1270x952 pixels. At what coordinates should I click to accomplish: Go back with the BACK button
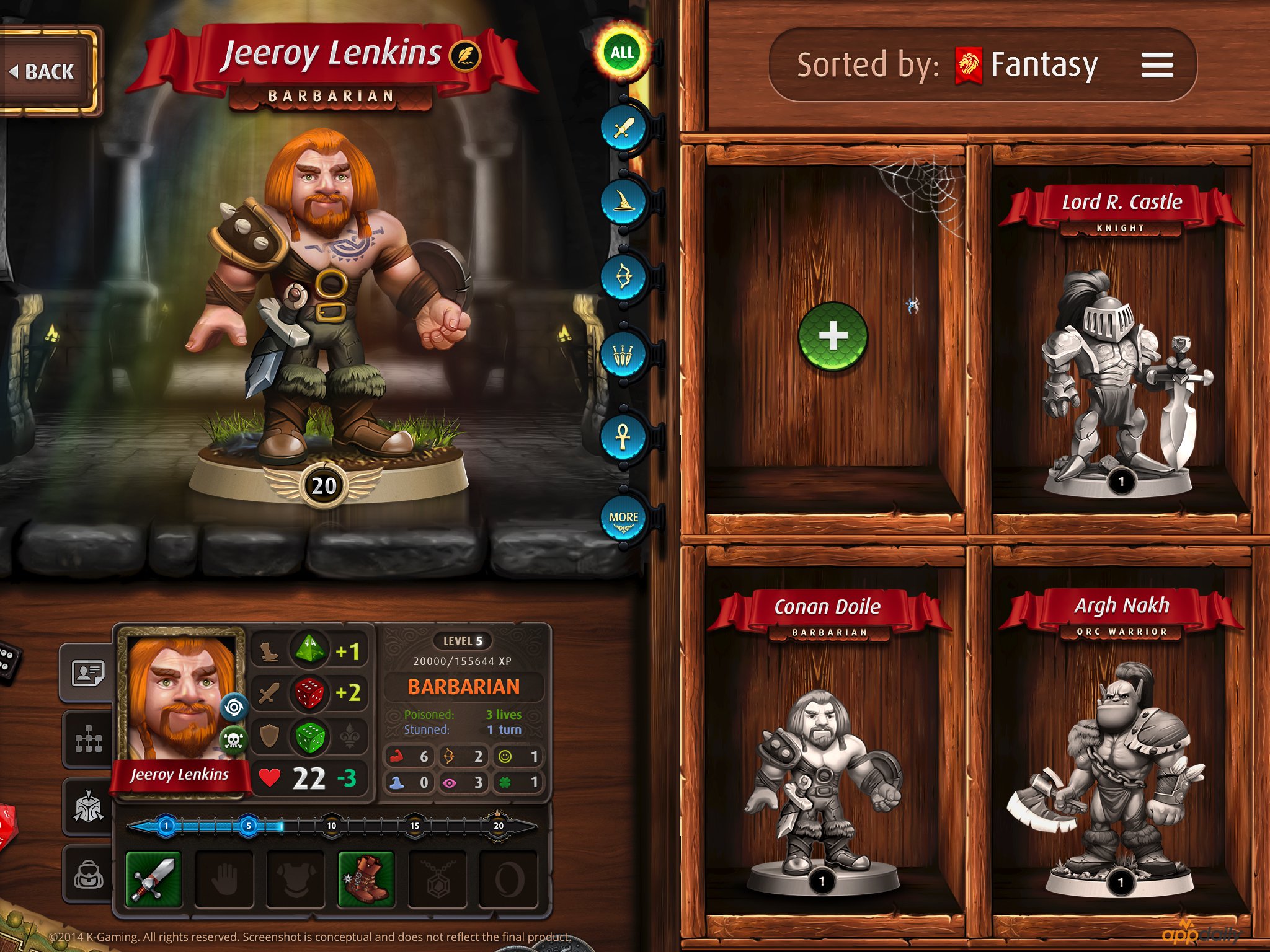[45, 72]
